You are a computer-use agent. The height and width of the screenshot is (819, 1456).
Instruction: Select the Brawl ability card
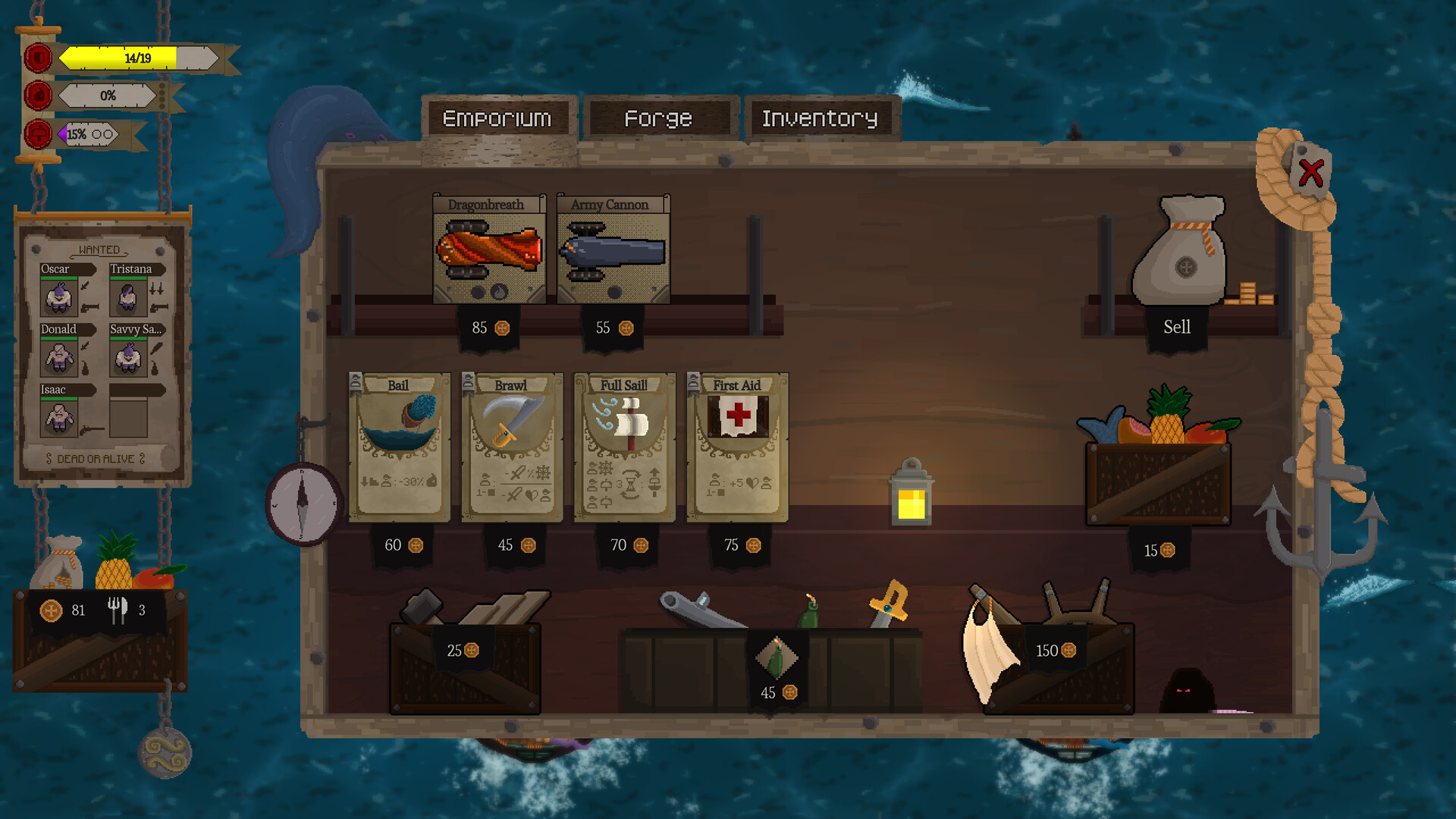pos(512,447)
